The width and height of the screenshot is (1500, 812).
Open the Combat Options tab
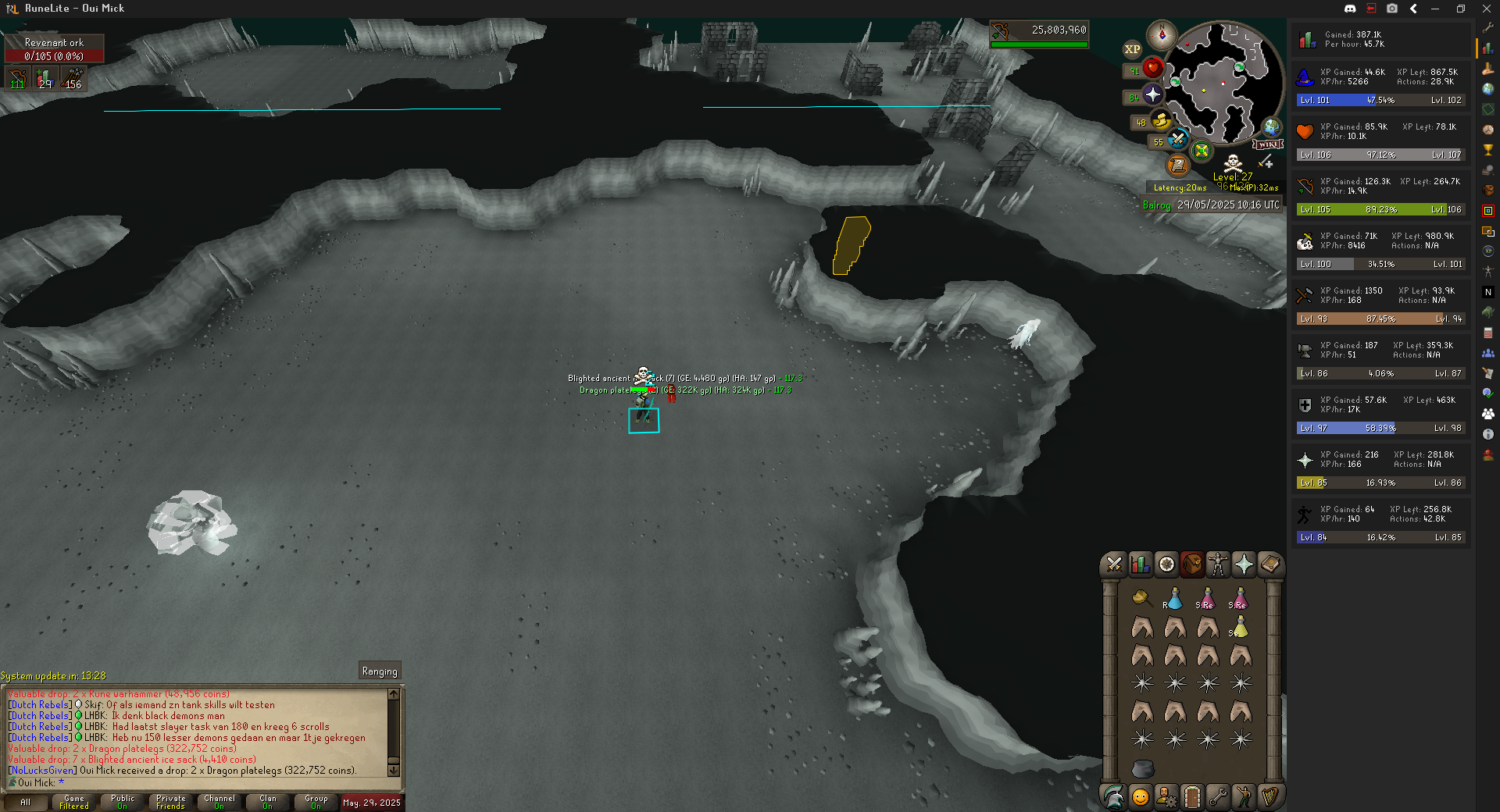pos(1114,564)
